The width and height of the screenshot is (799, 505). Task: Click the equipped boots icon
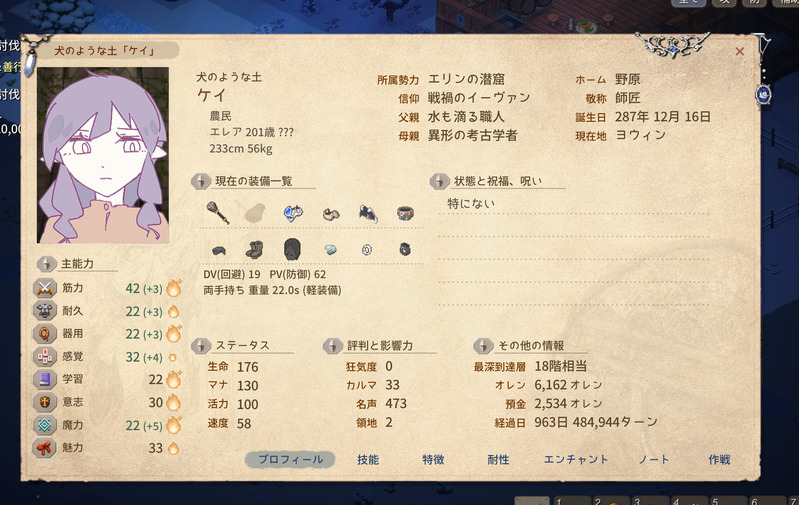(x=255, y=249)
